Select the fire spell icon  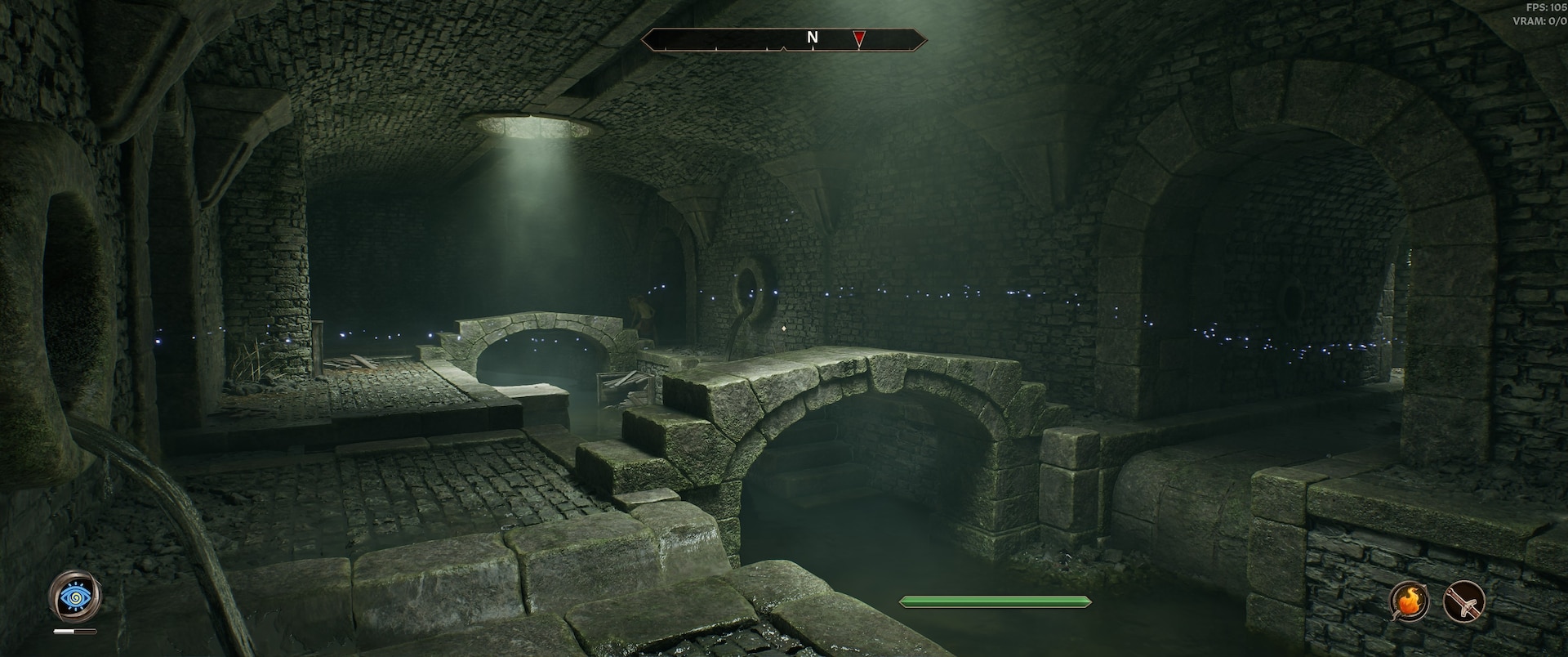[x=1410, y=603]
